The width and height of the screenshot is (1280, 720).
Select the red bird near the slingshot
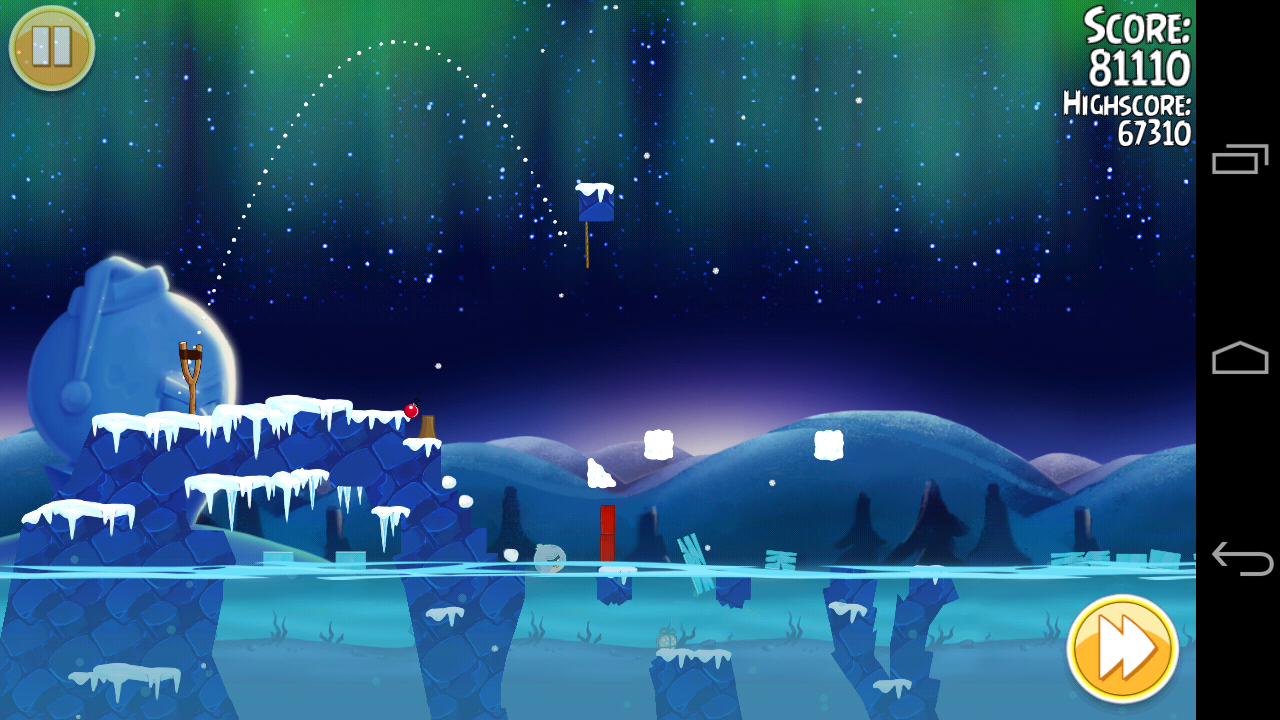(x=411, y=409)
